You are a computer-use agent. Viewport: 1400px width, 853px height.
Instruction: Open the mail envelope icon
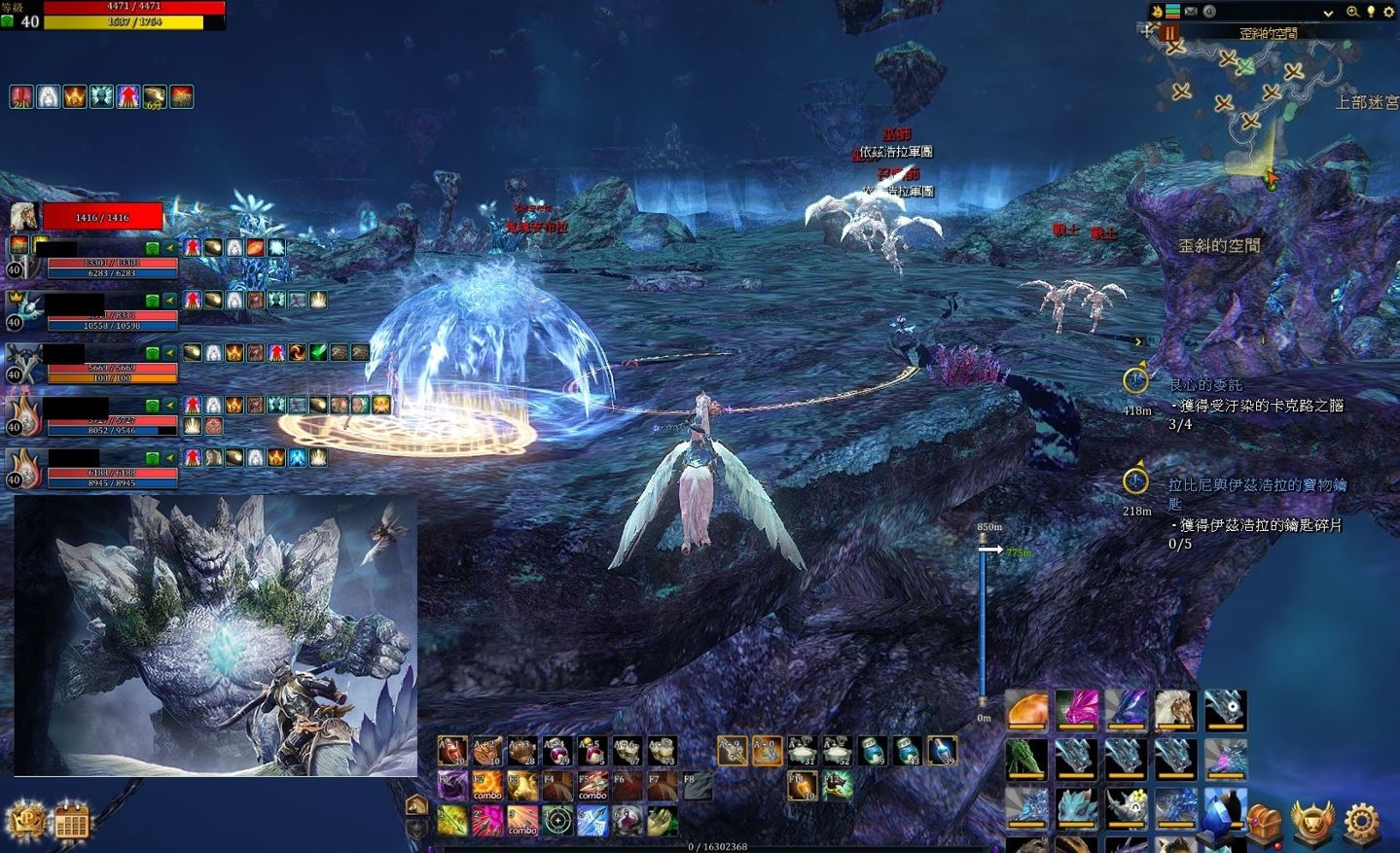point(1191,12)
